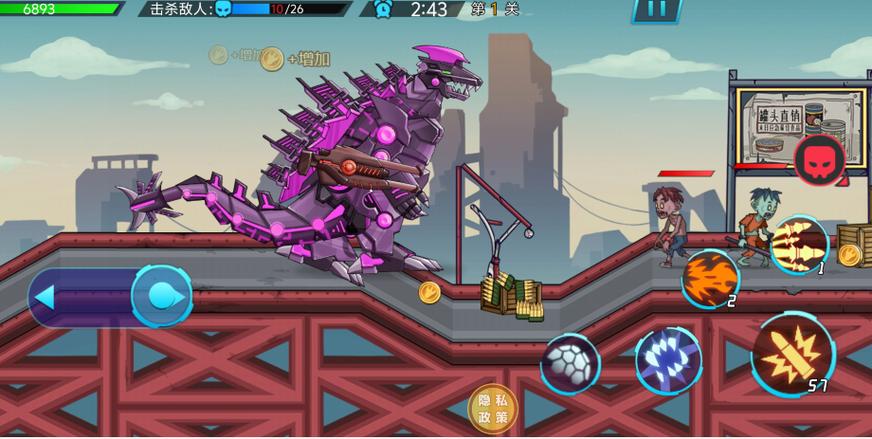Use the turtle shell shield skill

point(570,364)
